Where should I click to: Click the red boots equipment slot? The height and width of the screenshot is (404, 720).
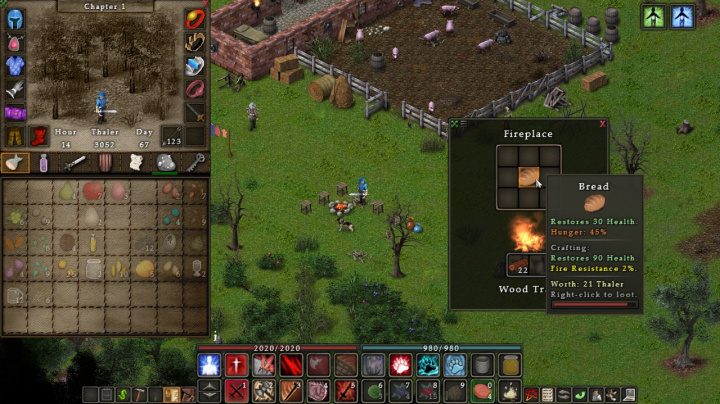[39, 136]
